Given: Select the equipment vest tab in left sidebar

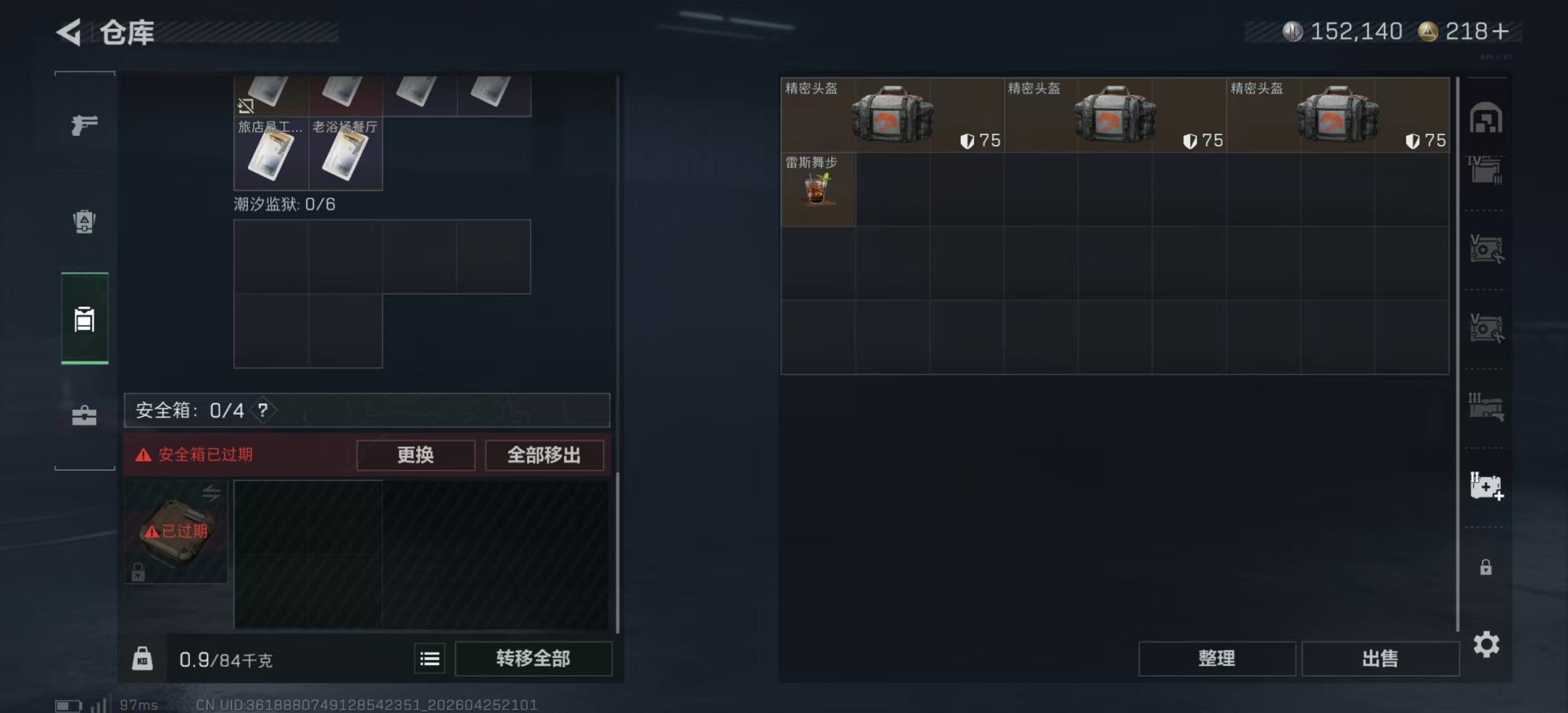Looking at the screenshot, I should pos(84,321).
